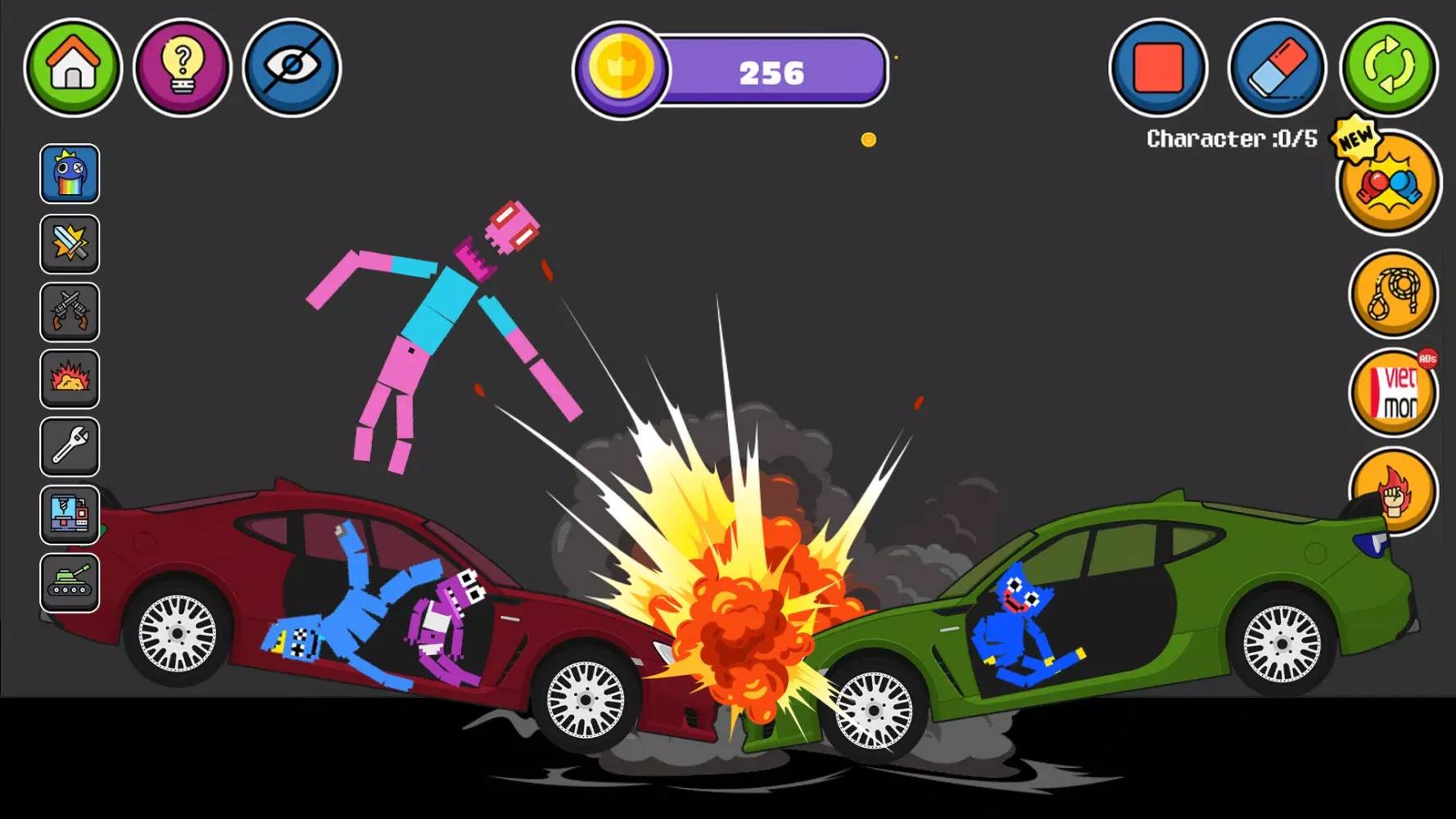Open the new boxing gloves mode
Image resolution: width=1456 pixels, height=819 pixels.
click(1388, 184)
